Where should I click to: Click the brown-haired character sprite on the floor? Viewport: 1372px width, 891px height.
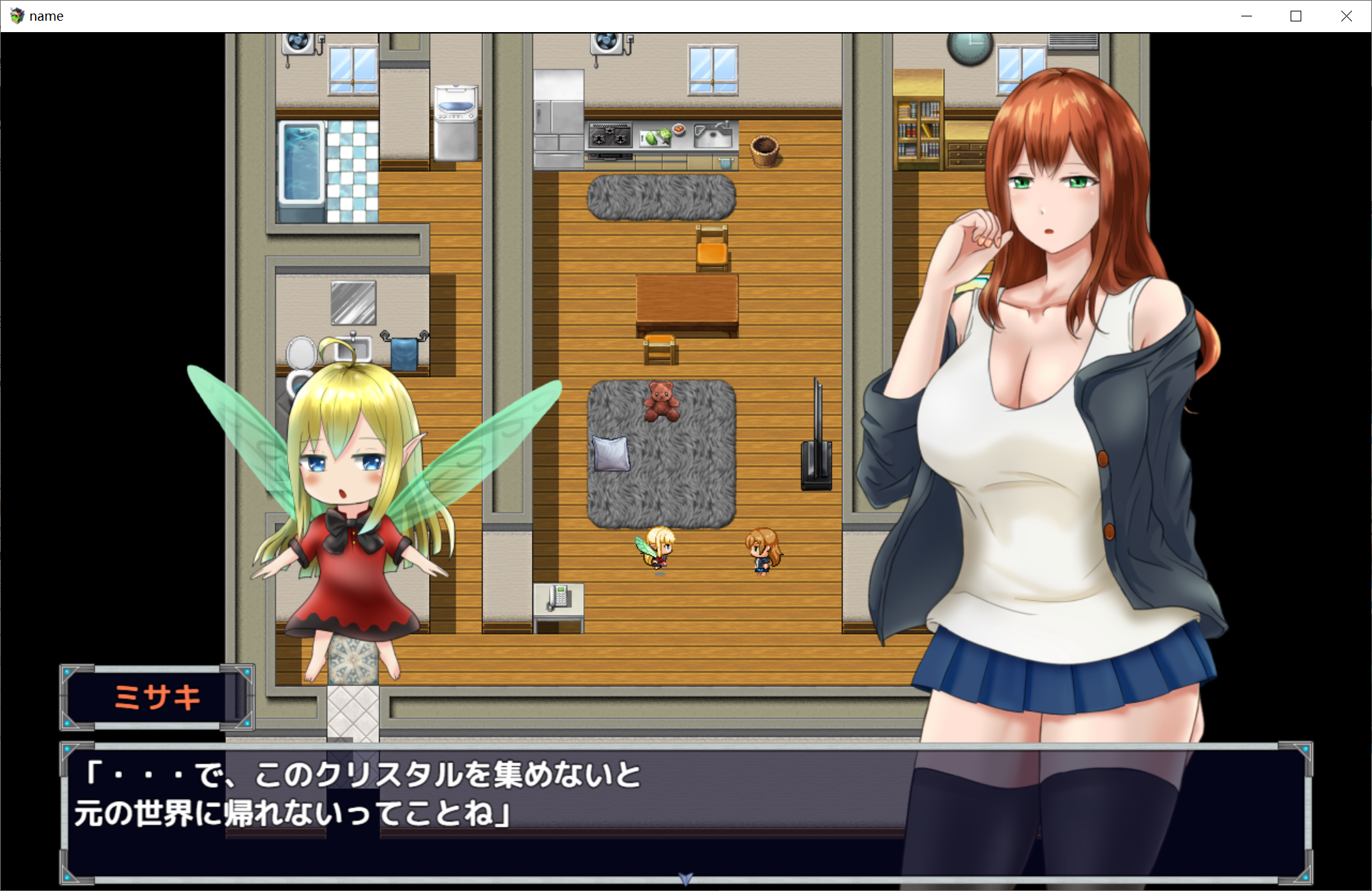(x=761, y=550)
